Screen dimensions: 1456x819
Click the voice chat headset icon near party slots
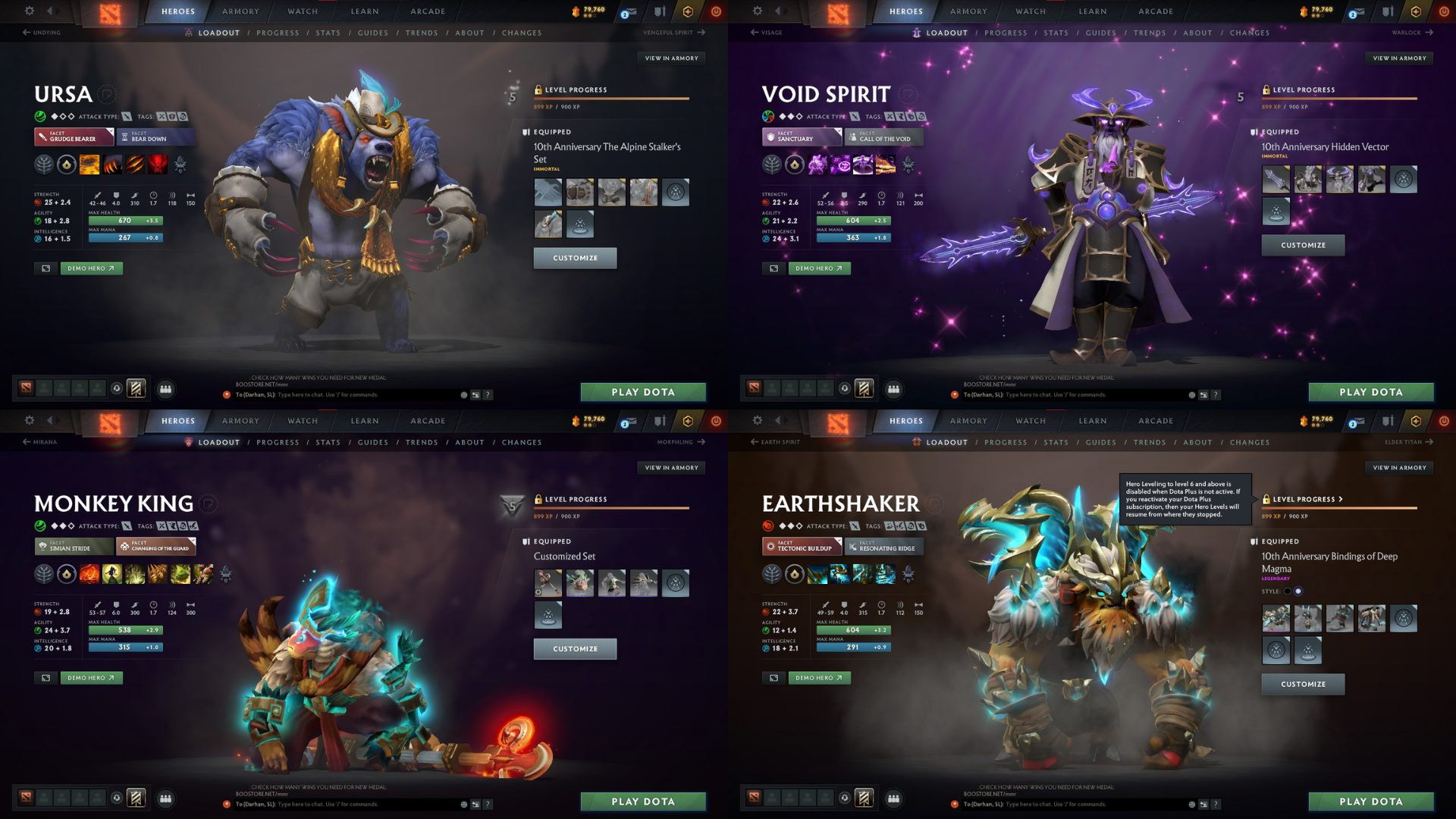pyautogui.click(x=115, y=388)
